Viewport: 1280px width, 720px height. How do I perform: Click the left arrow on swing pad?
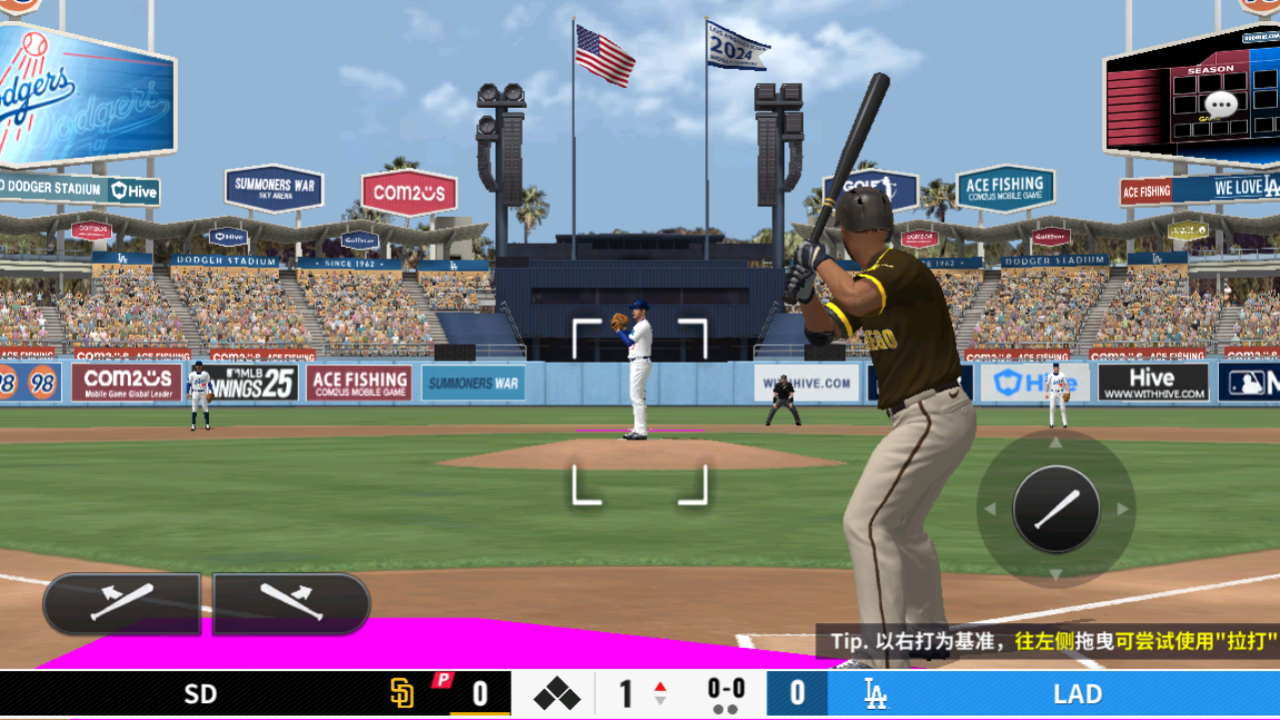(990, 509)
